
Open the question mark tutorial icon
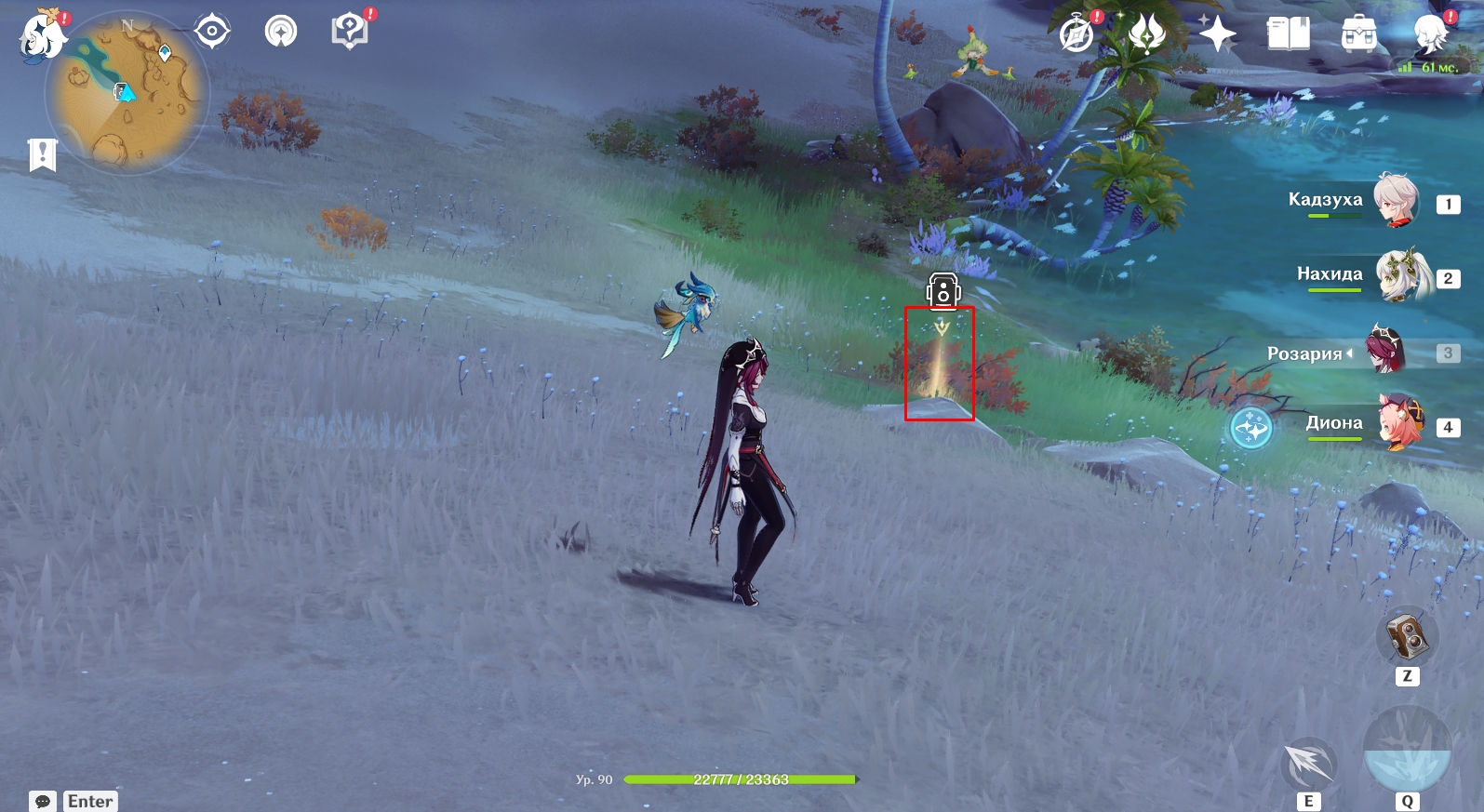pos(350,32)
